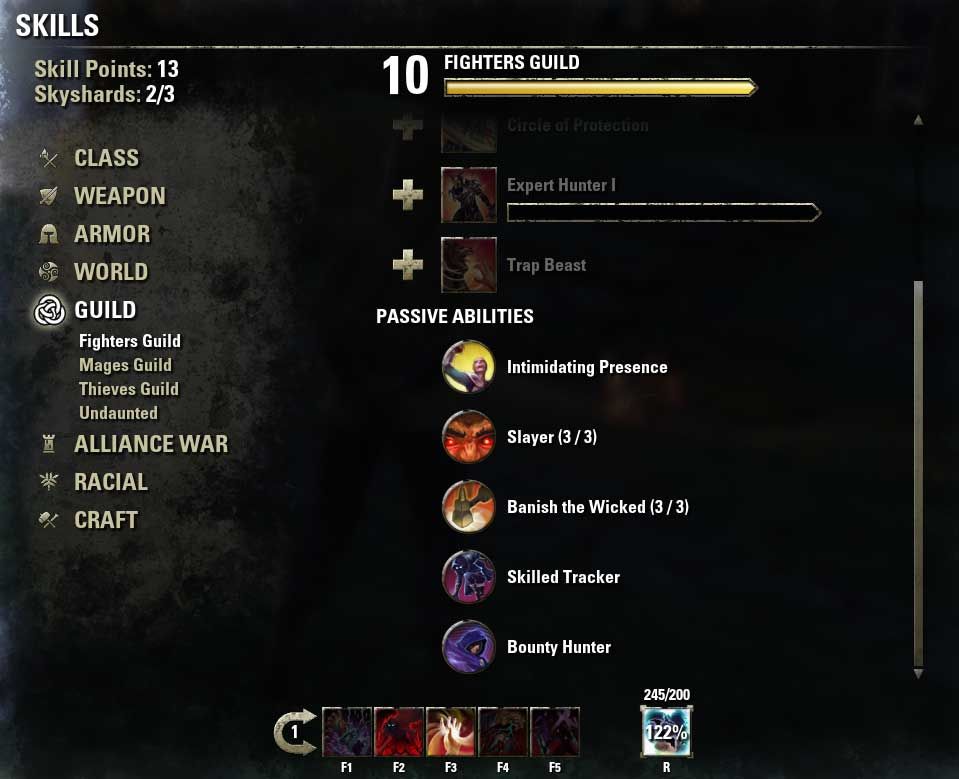Click the Bounty Hunter passive icon
Screen dimensions: 959x779
click(x=468, y=647)
